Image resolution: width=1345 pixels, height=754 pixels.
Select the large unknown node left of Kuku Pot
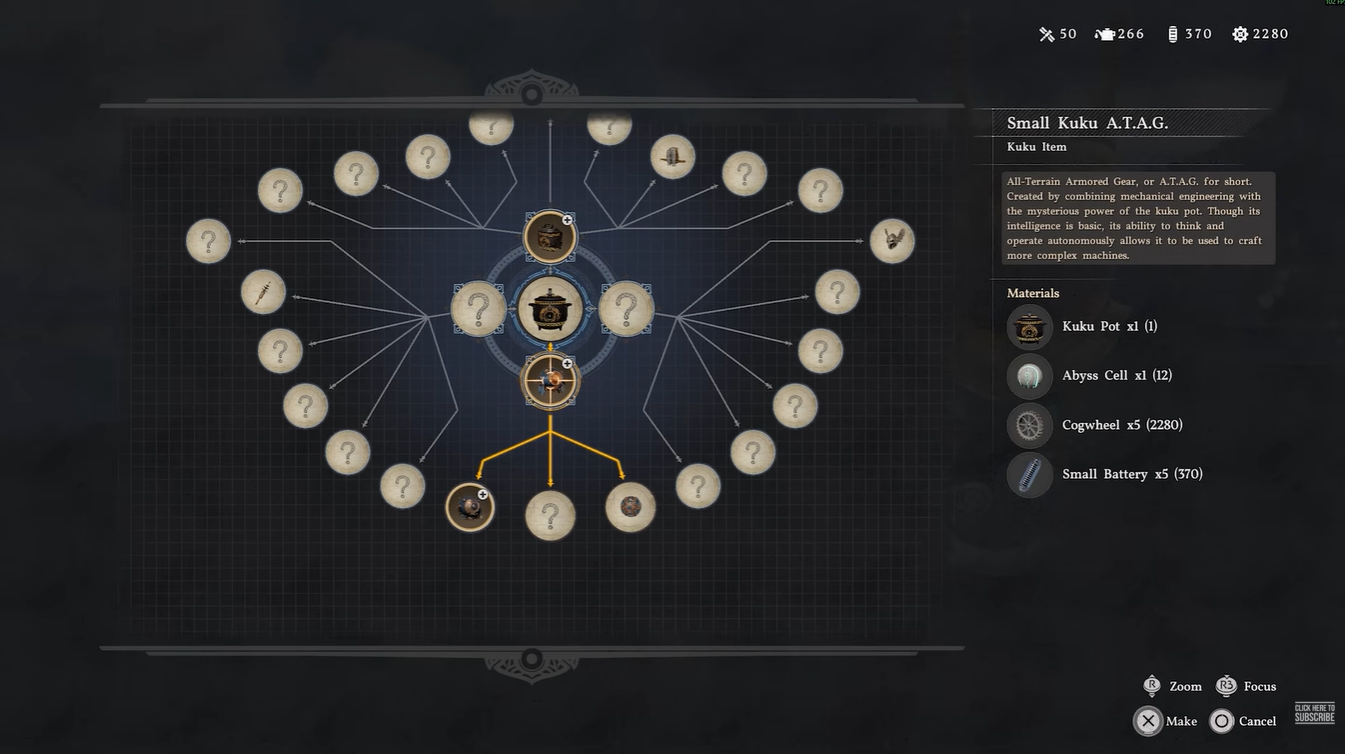(478, 308)
